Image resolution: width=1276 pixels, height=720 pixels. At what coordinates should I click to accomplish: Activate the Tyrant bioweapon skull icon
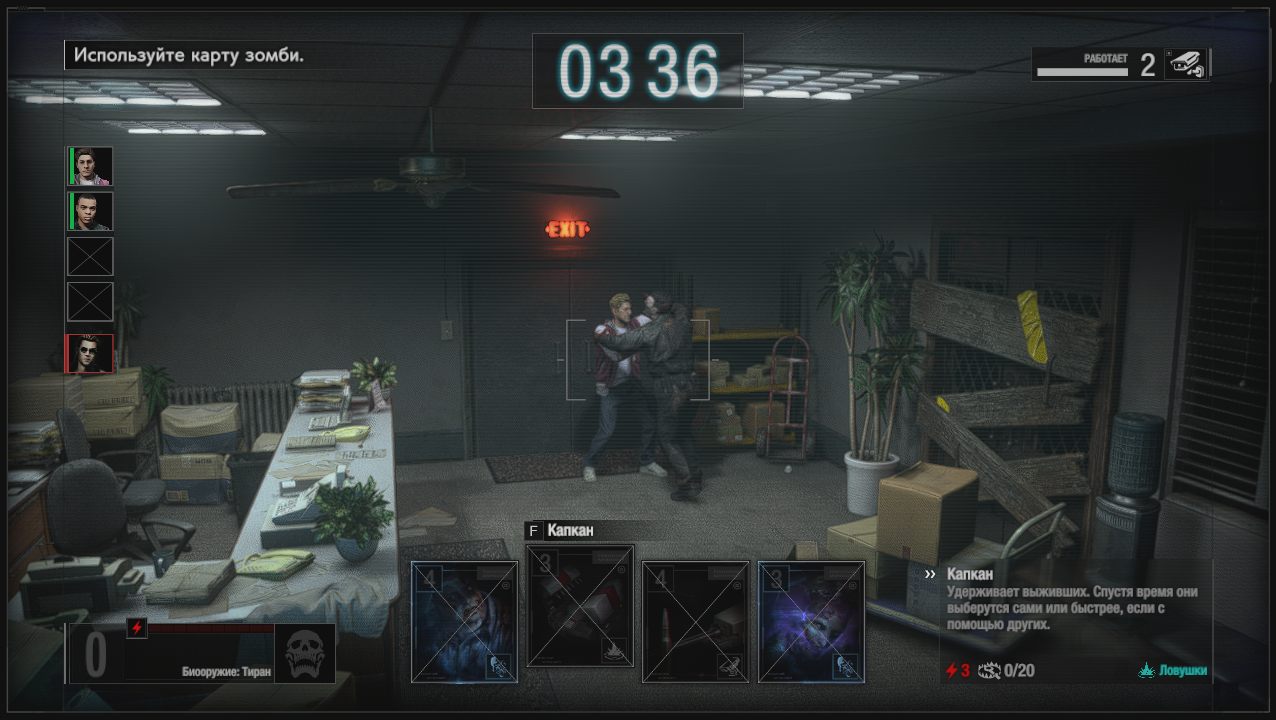point(304,654)
